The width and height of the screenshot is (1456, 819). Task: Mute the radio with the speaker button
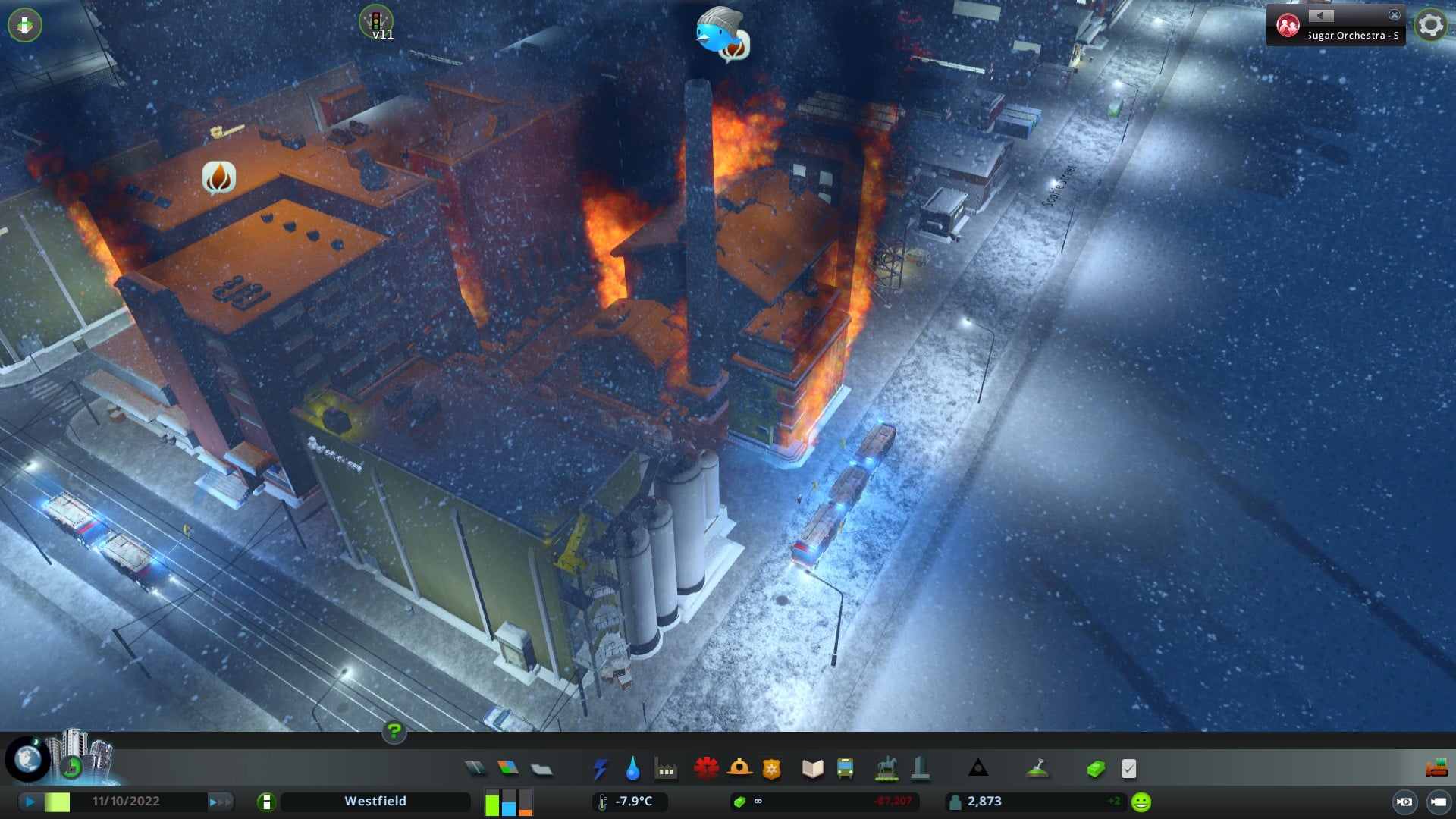1320,16
